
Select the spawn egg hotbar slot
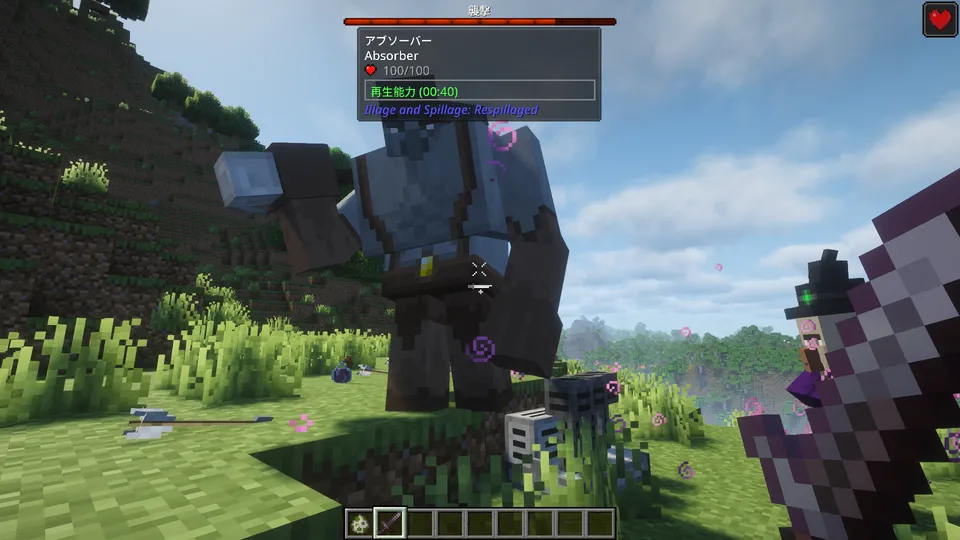pos(360,522)
